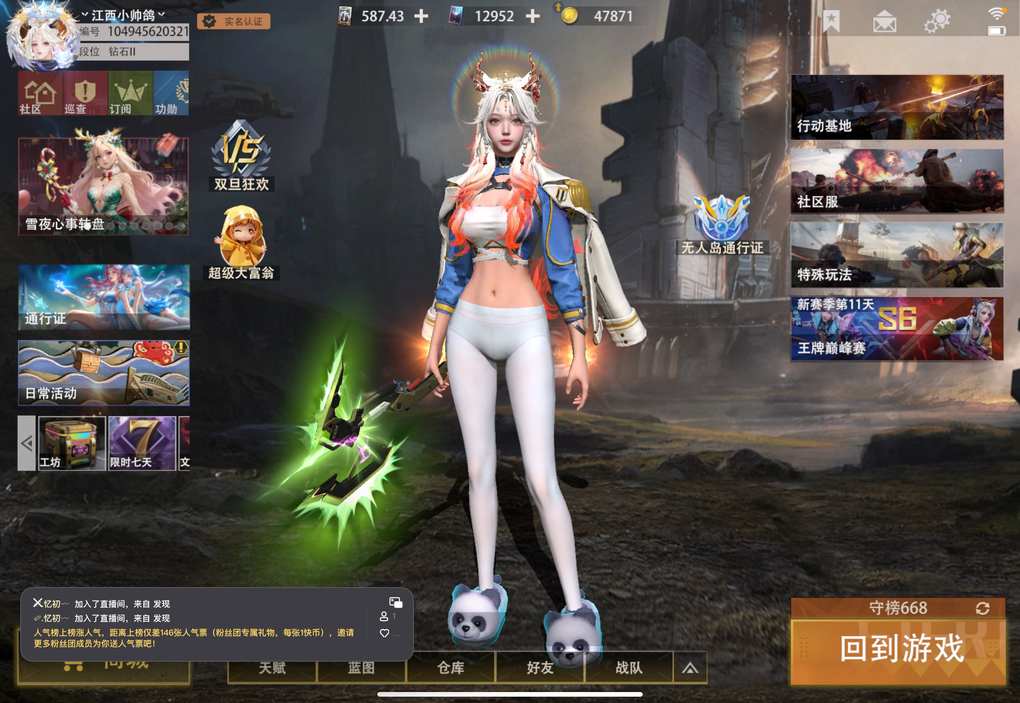Open the 行动基地 mode banner
Image resolution: width=1020 pixels, height=703 pixels.
897,106
